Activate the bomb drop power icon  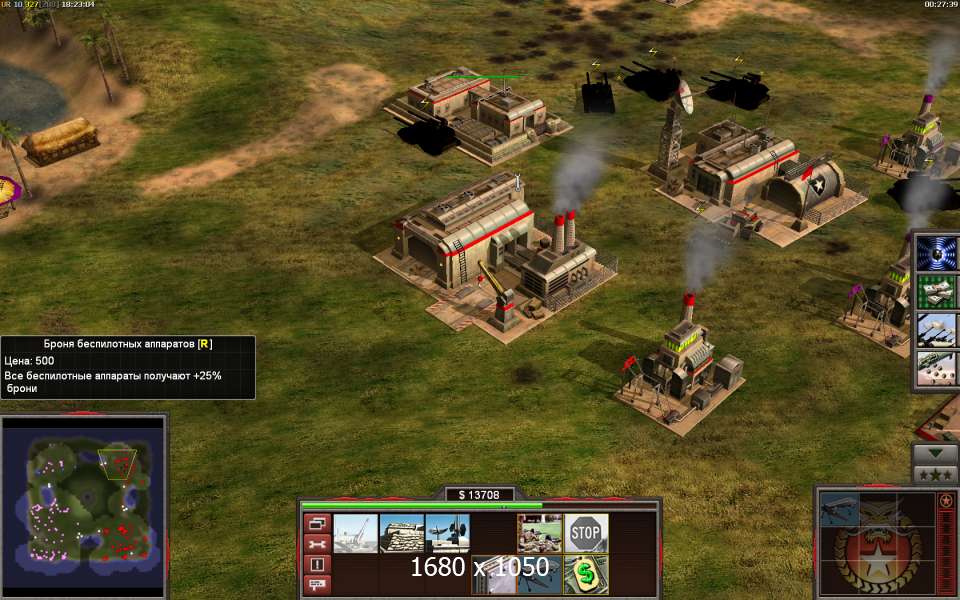tap(937, 368)
